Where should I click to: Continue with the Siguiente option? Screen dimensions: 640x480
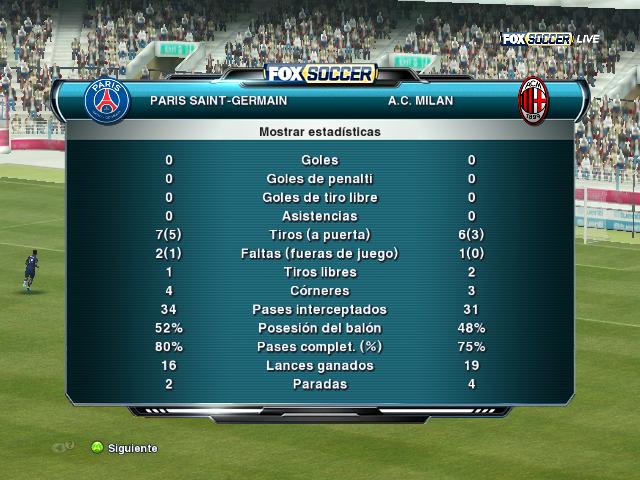click(x=124, y=448)
